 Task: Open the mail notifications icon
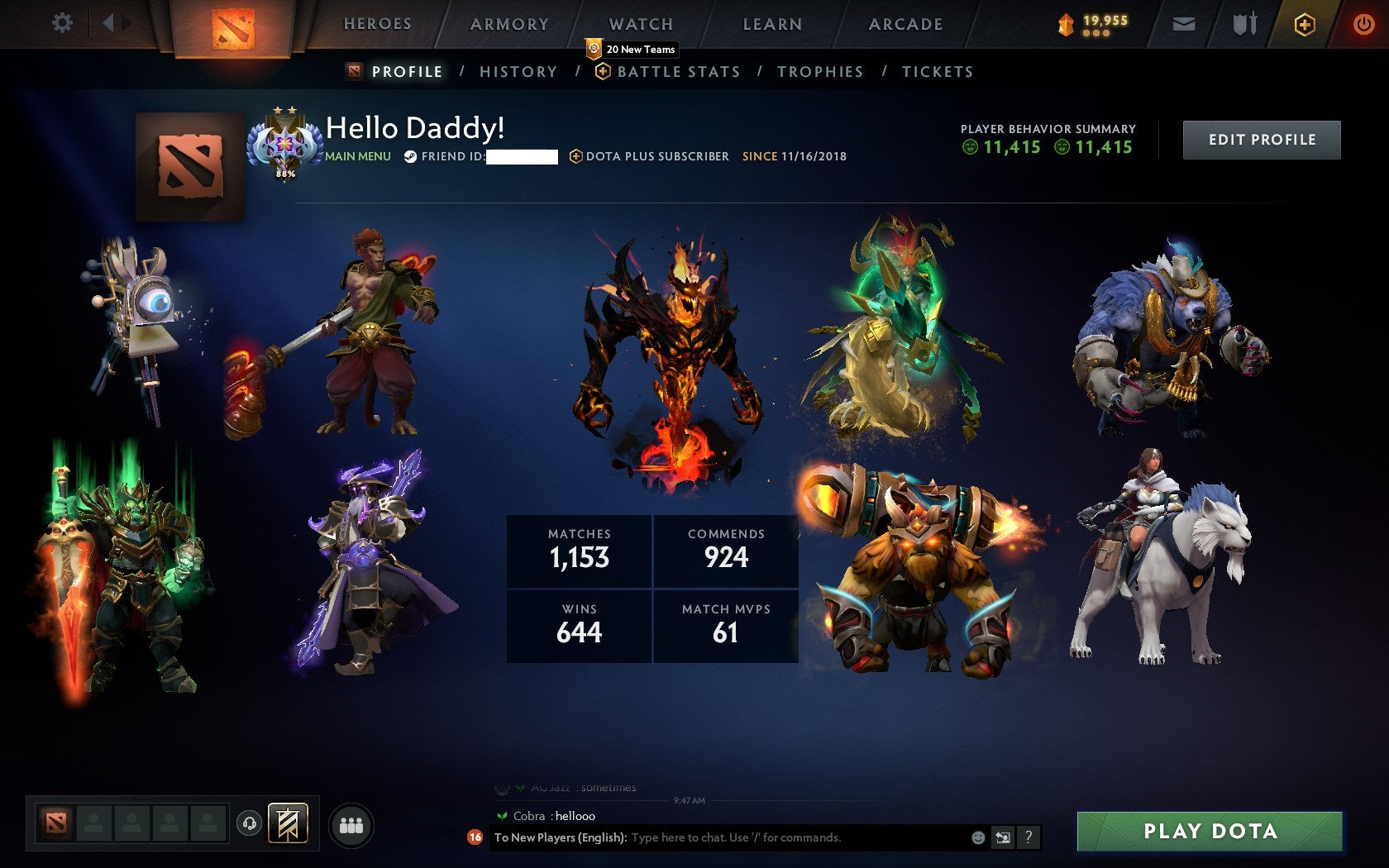coord(1184,24)
